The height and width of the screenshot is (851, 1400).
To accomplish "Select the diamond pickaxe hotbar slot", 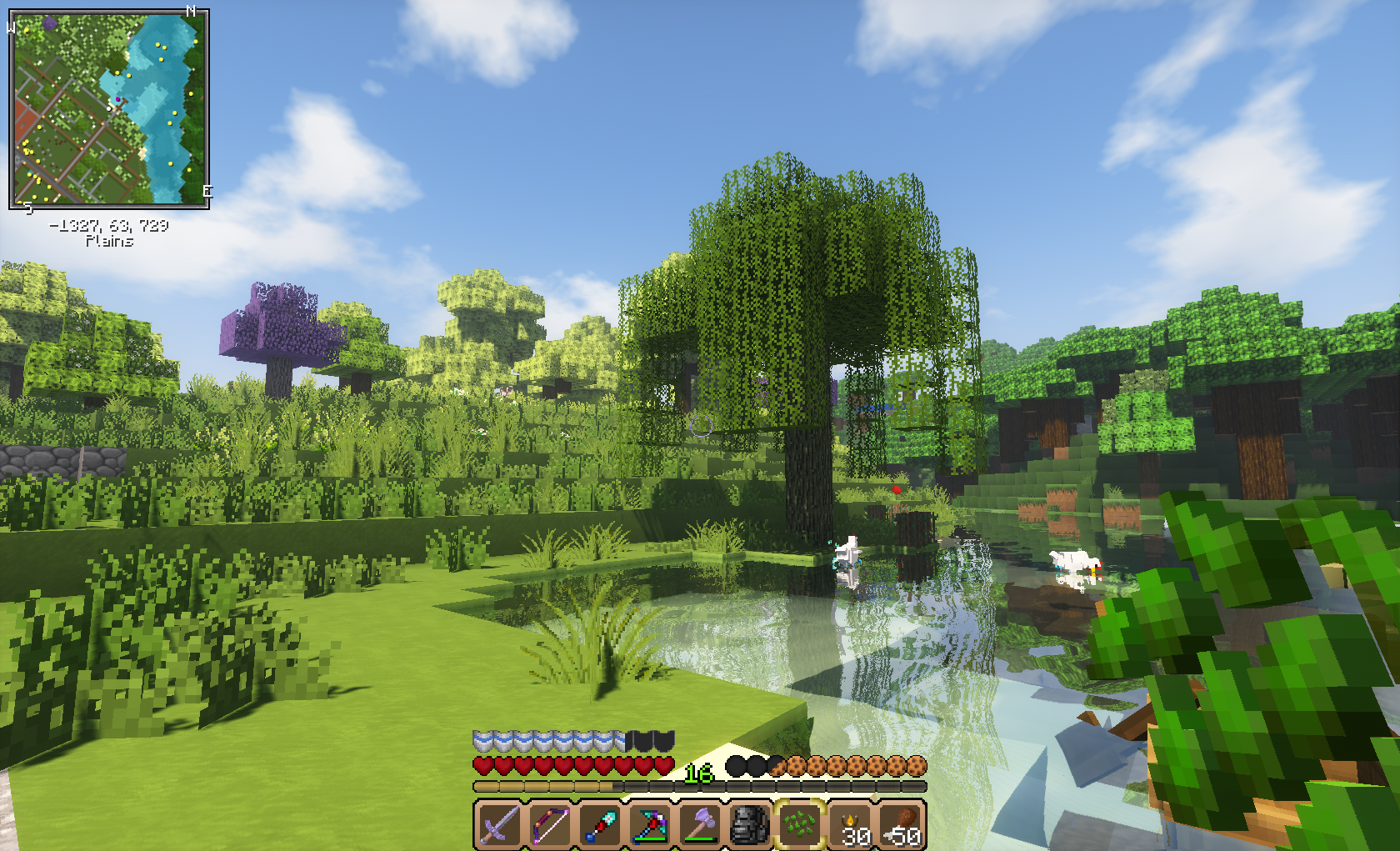I will coord(649,824).
